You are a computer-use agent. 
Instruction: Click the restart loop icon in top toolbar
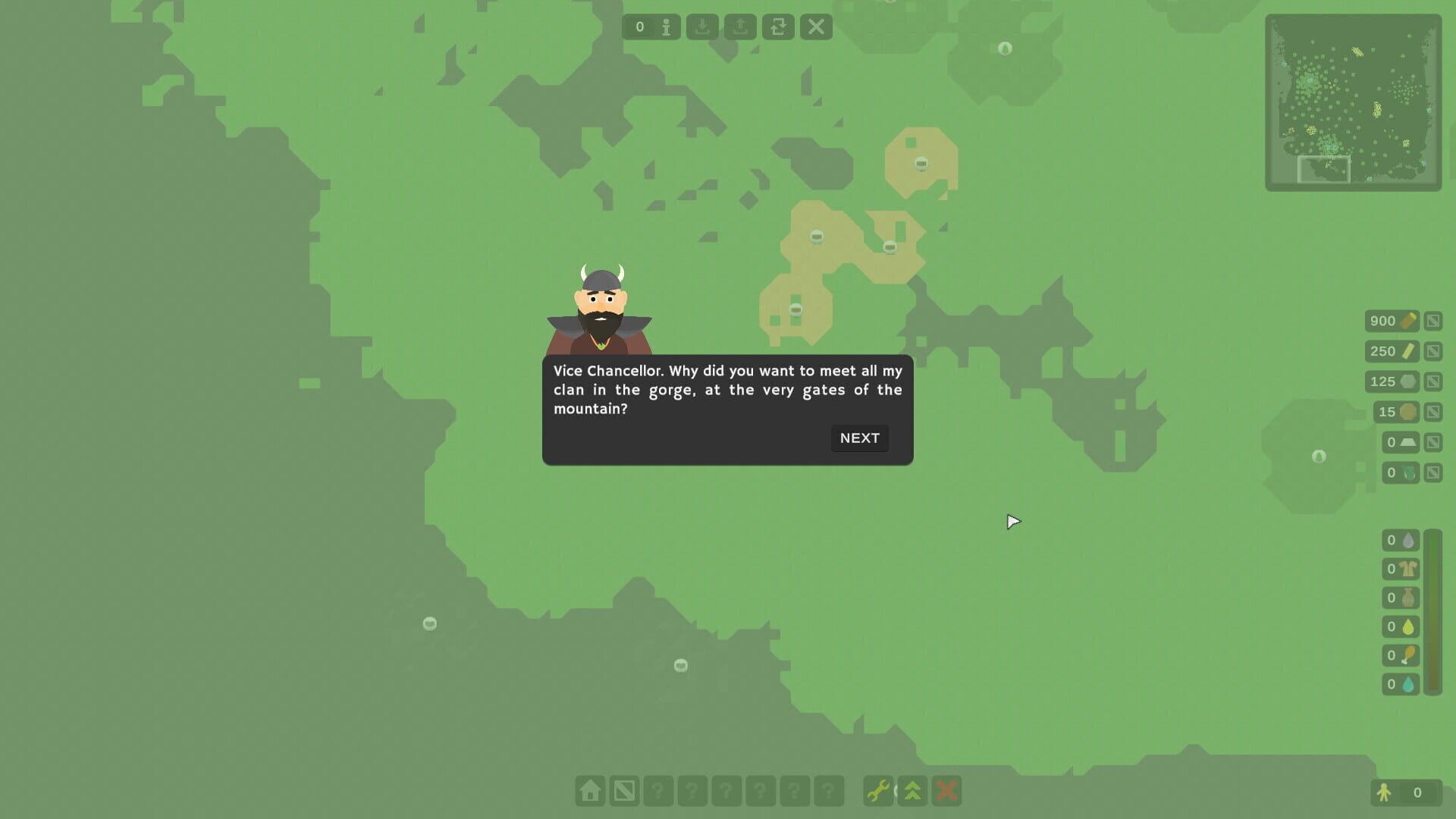778,27
